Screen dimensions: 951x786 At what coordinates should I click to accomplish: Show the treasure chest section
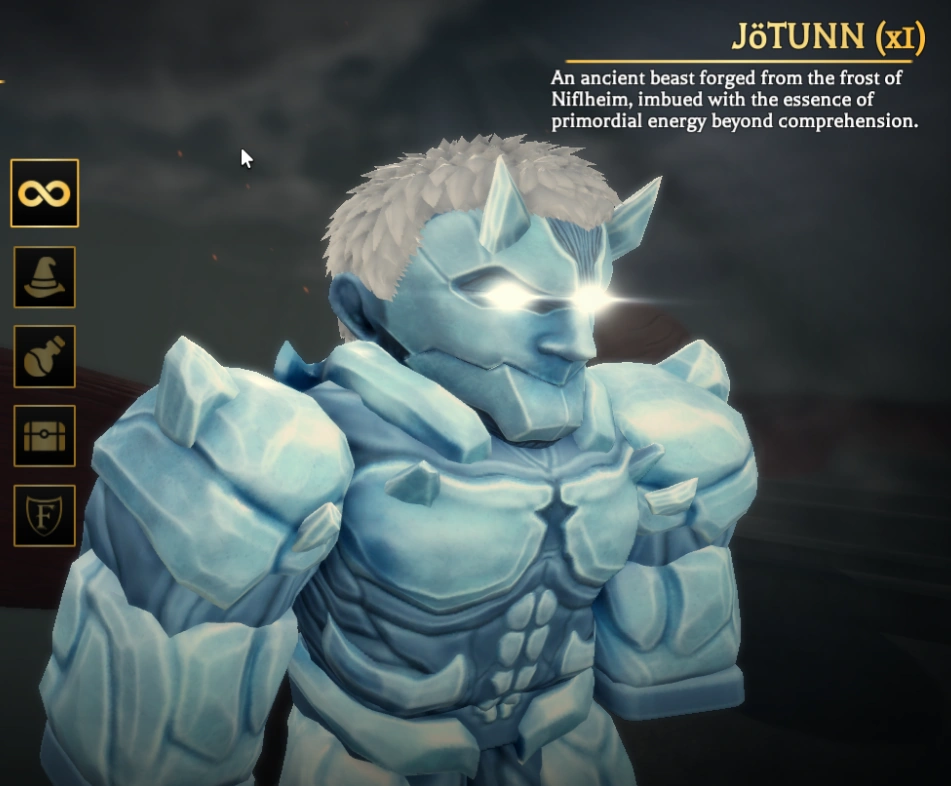45,436
